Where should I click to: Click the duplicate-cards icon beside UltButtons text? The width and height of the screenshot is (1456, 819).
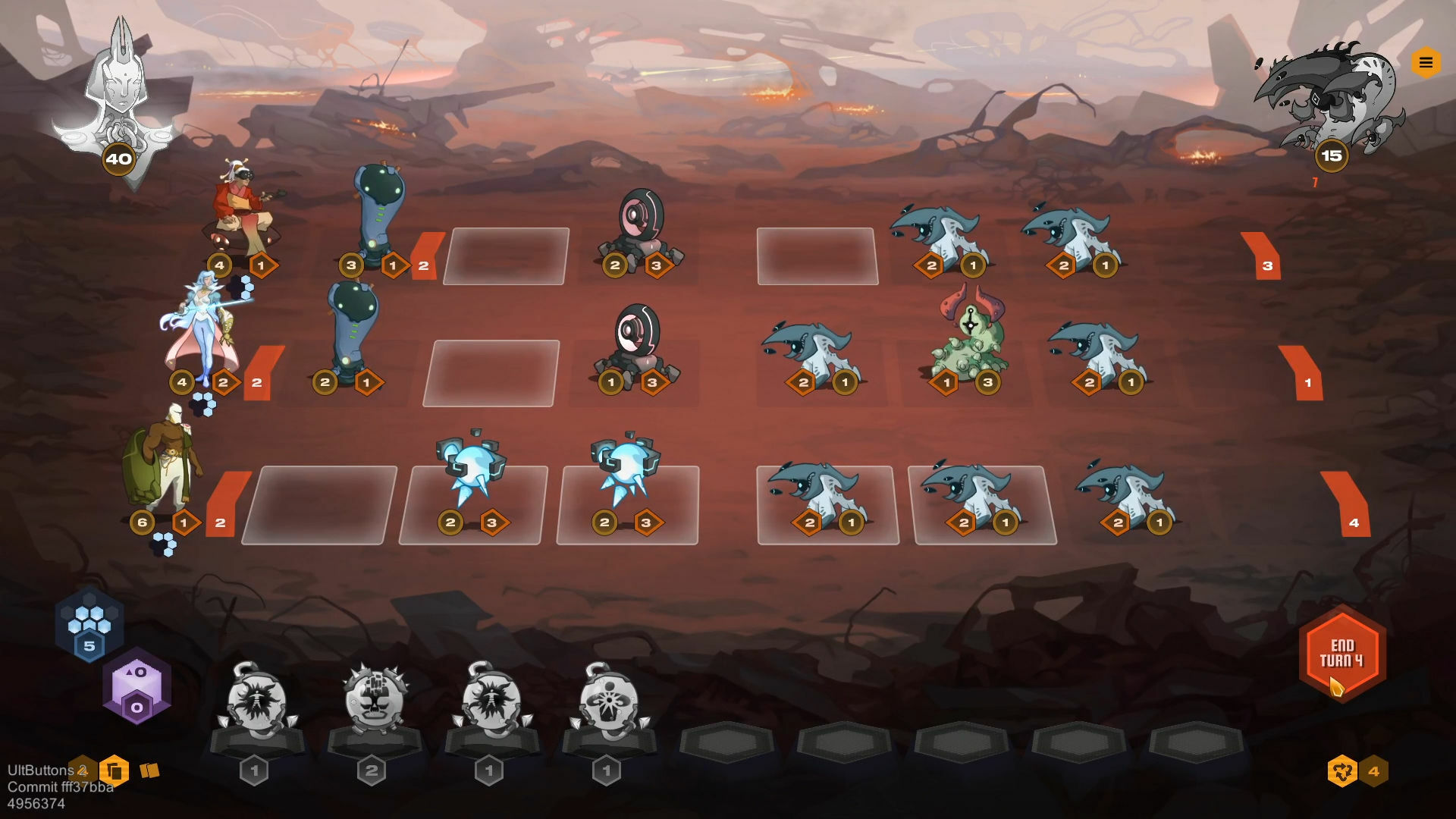pos(115,770)
